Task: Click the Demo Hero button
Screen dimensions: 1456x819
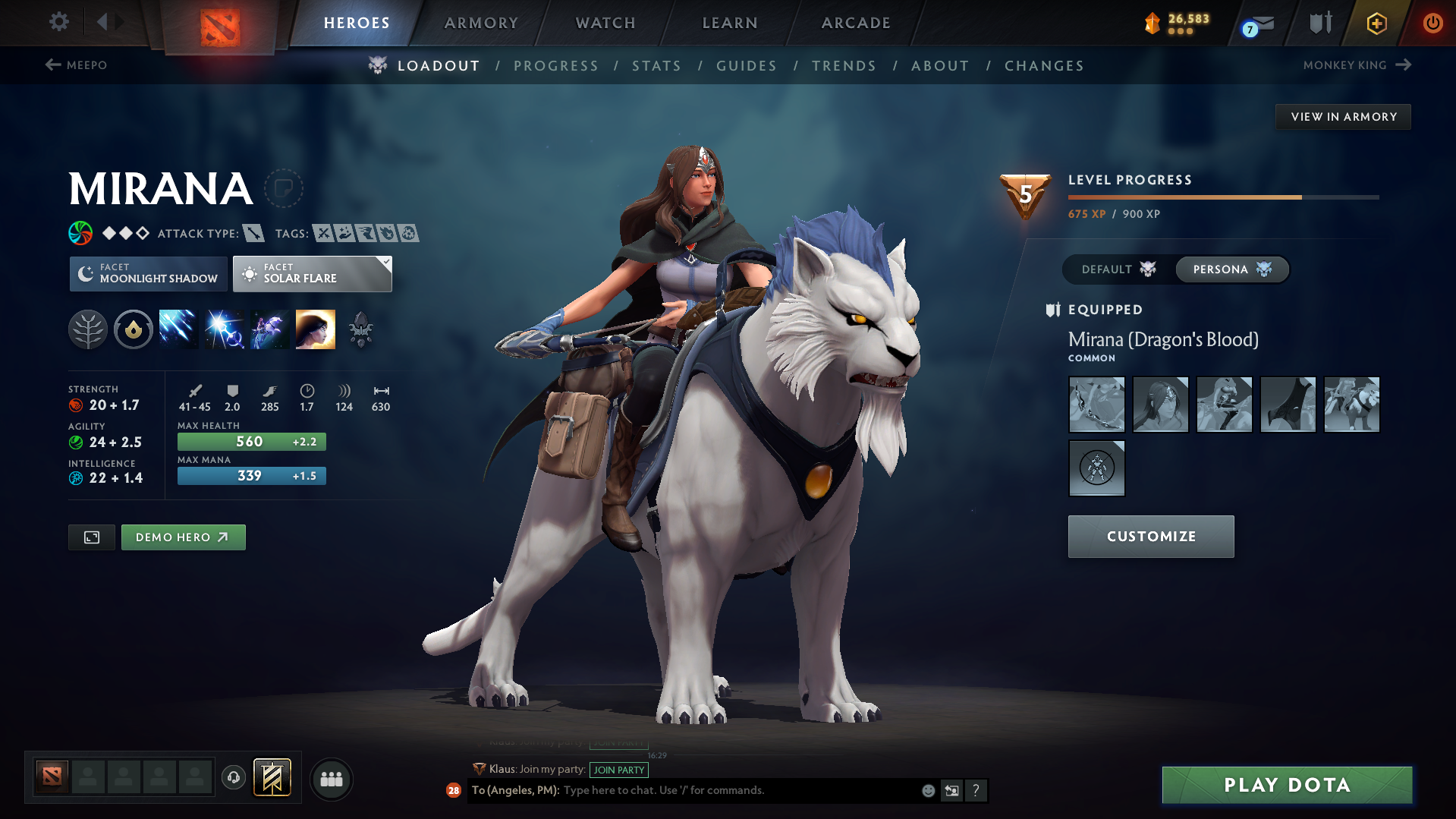Action: click(x=183, y=537)
